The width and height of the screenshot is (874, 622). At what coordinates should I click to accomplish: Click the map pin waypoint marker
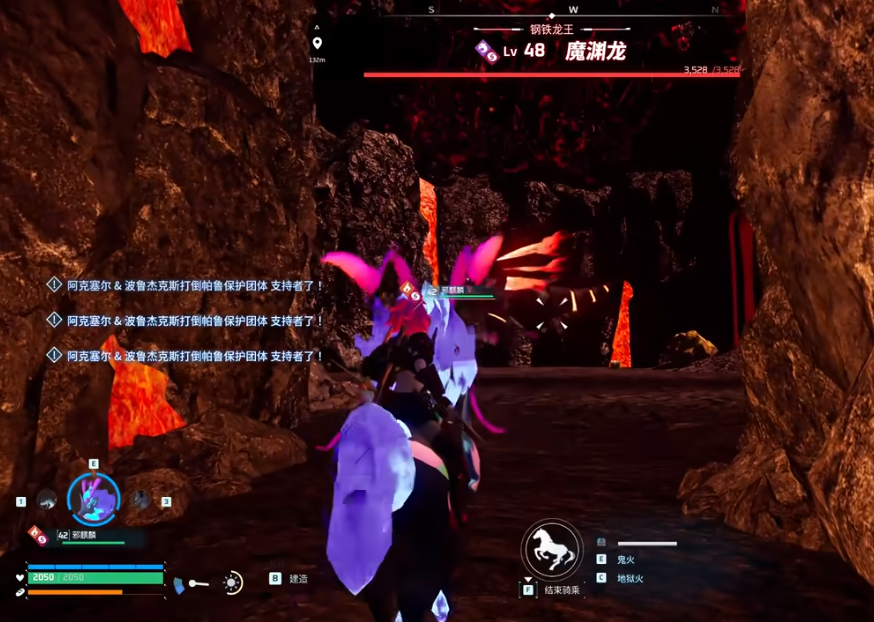coord(317,43)
